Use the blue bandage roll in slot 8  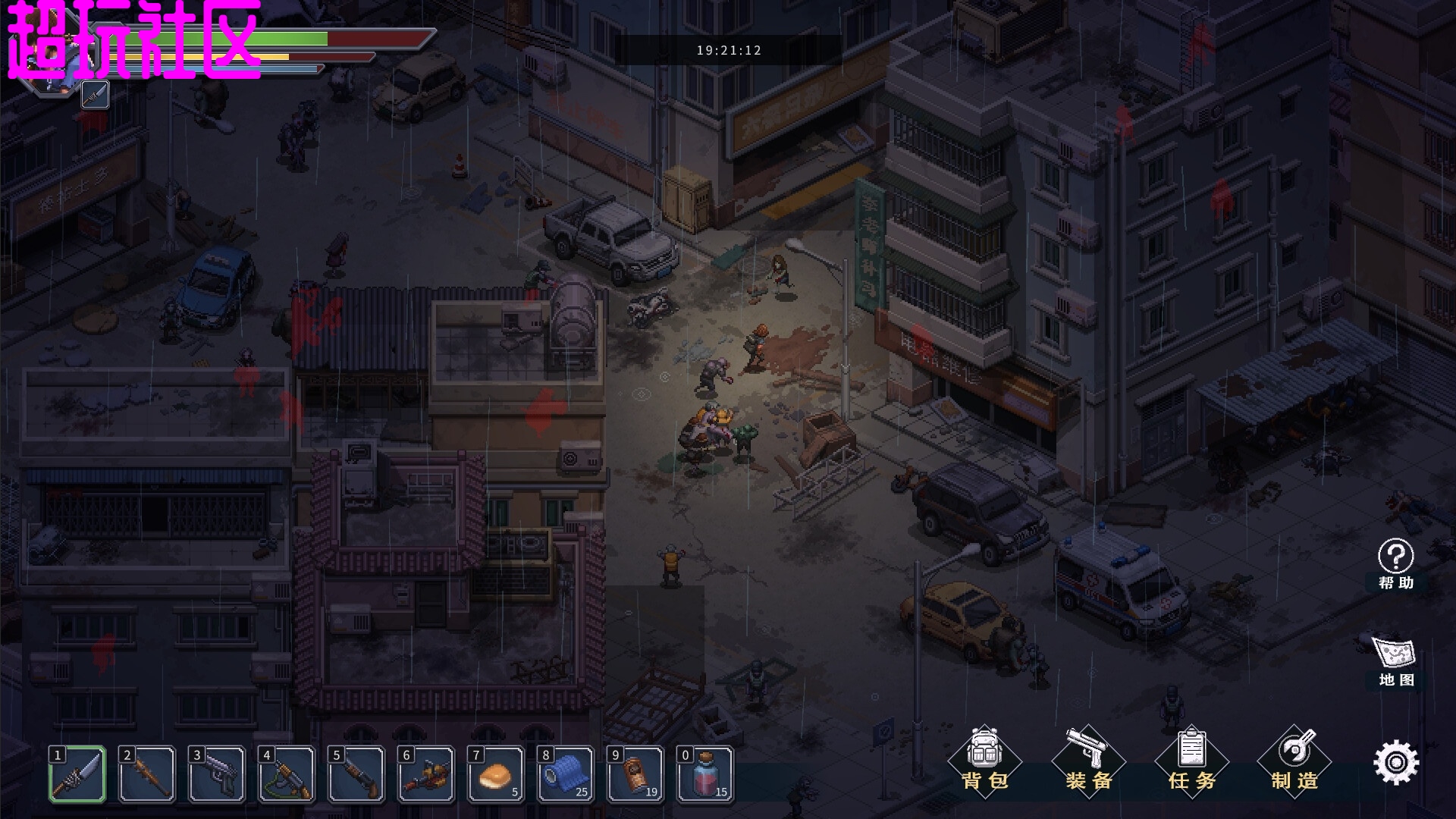point(566,774)
